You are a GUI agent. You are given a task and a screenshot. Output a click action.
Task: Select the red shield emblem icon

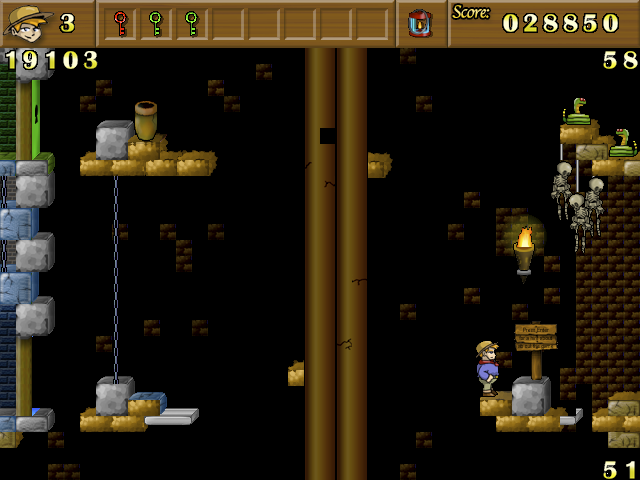coord(420,23)
